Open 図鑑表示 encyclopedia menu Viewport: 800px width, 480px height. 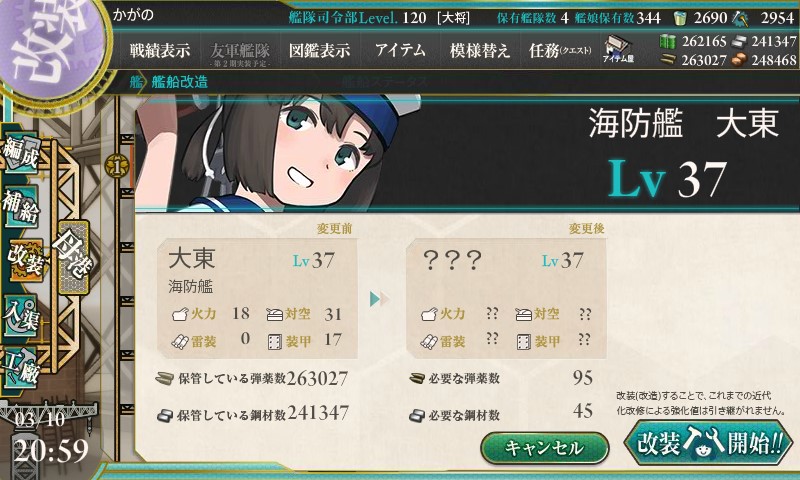click(x=319, y=51)
